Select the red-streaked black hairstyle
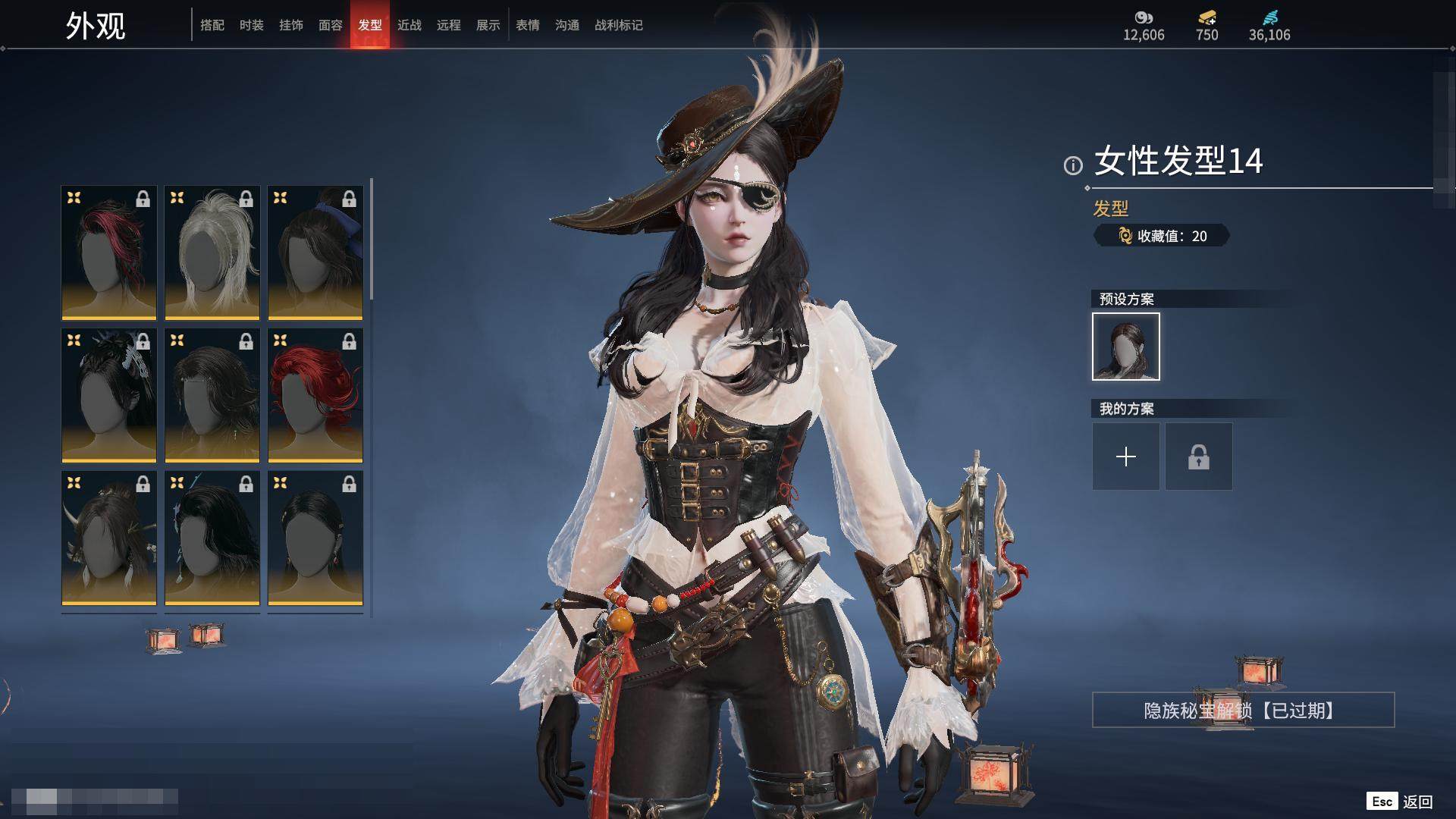This screenshot has height=819, width=1456. (109, 253)
